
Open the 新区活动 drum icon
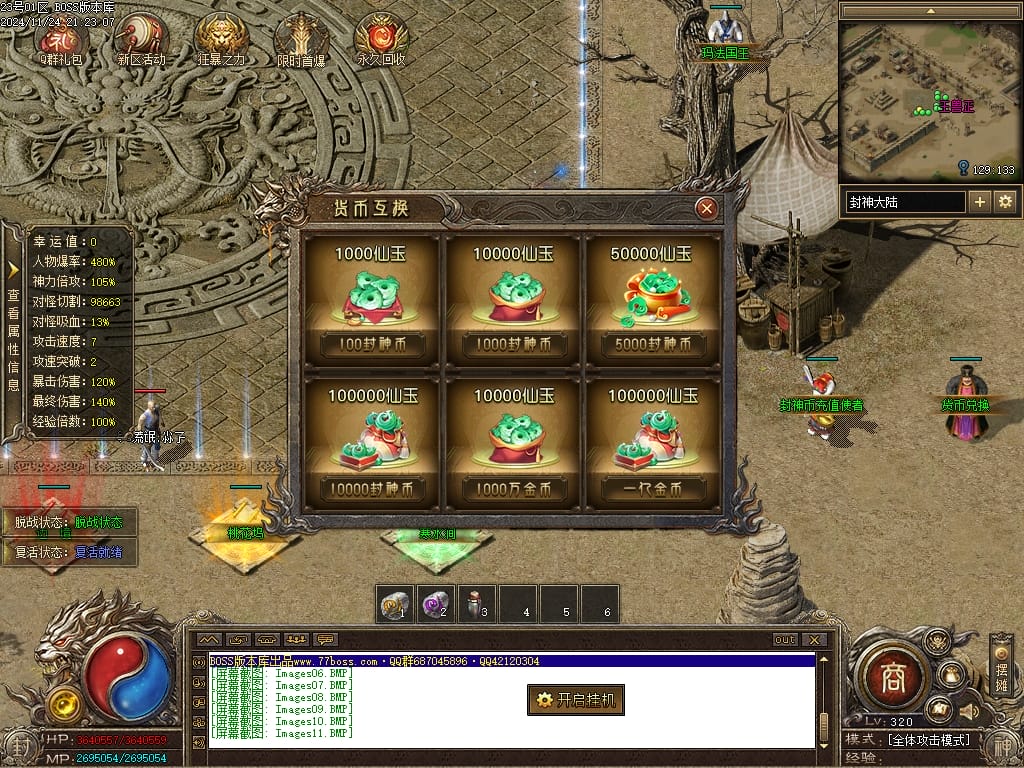[141, 38]
